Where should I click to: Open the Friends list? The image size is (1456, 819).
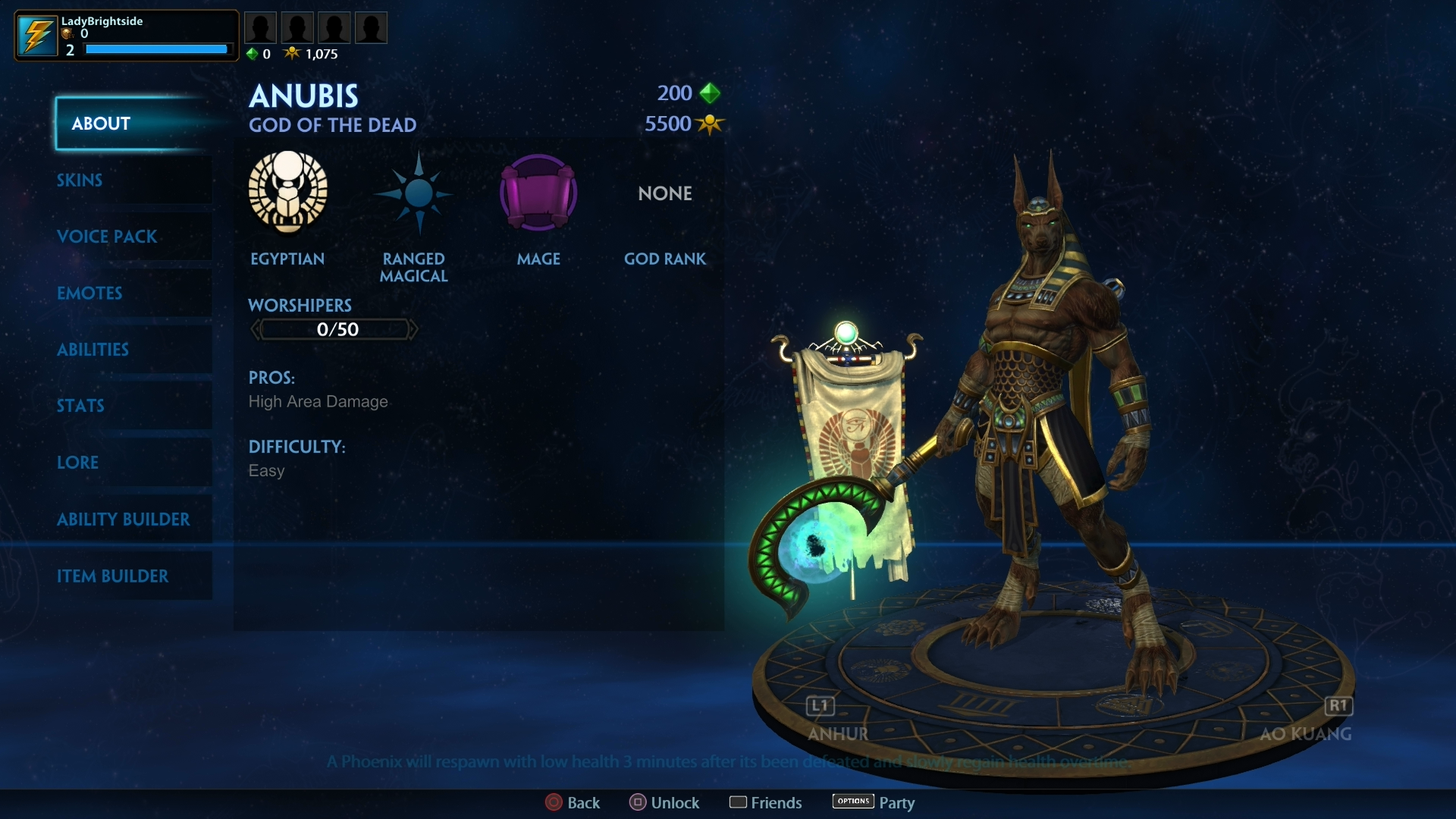pos(765,802)
